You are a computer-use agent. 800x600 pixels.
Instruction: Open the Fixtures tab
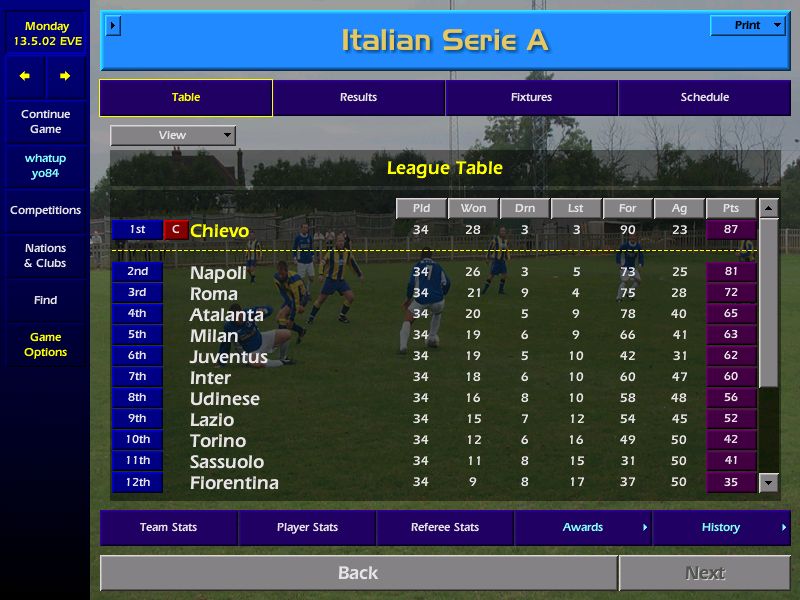click(x=531, y=98)
